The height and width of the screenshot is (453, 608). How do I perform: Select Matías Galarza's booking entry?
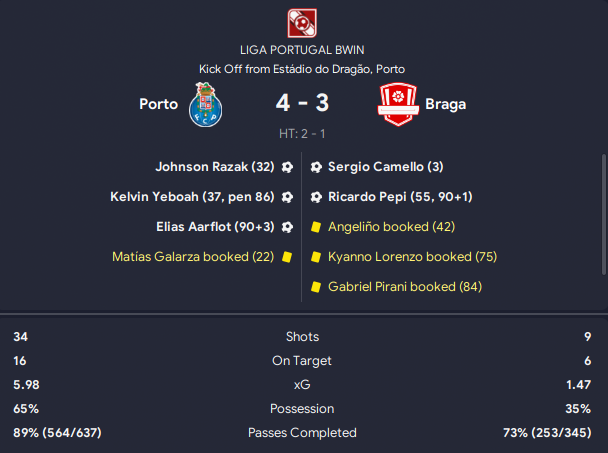pyautogui.click(x=194, y=257)
